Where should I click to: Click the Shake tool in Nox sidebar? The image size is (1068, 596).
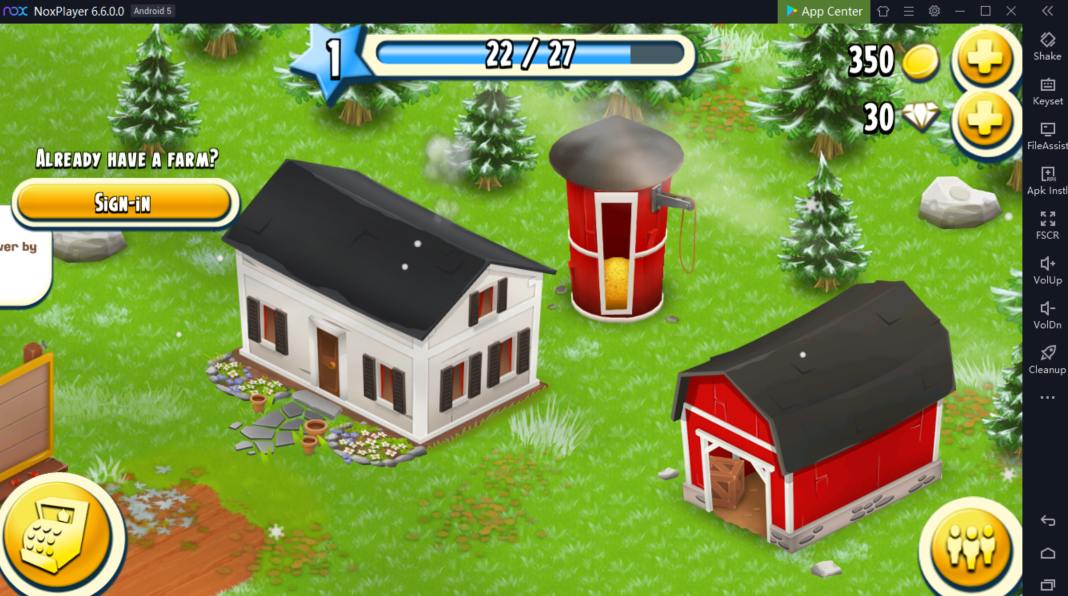(1047, 46)
